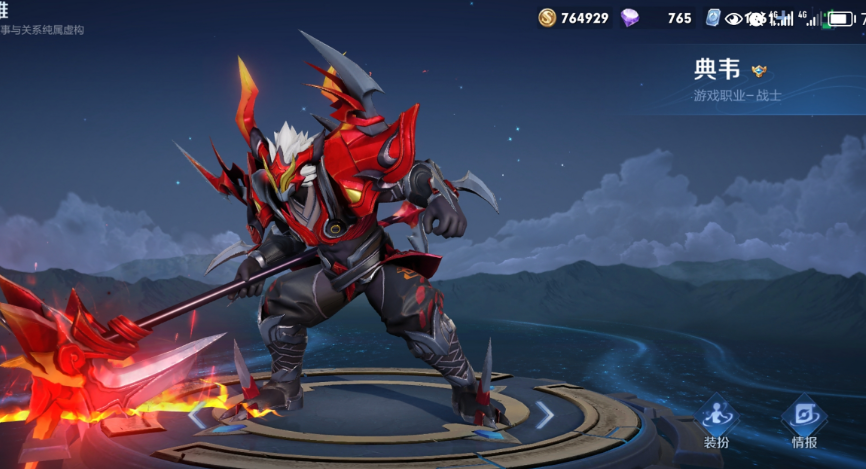Switch to the next hero with right arrow
This screenshot has width=866, height=469.
[x=544, y=414]
